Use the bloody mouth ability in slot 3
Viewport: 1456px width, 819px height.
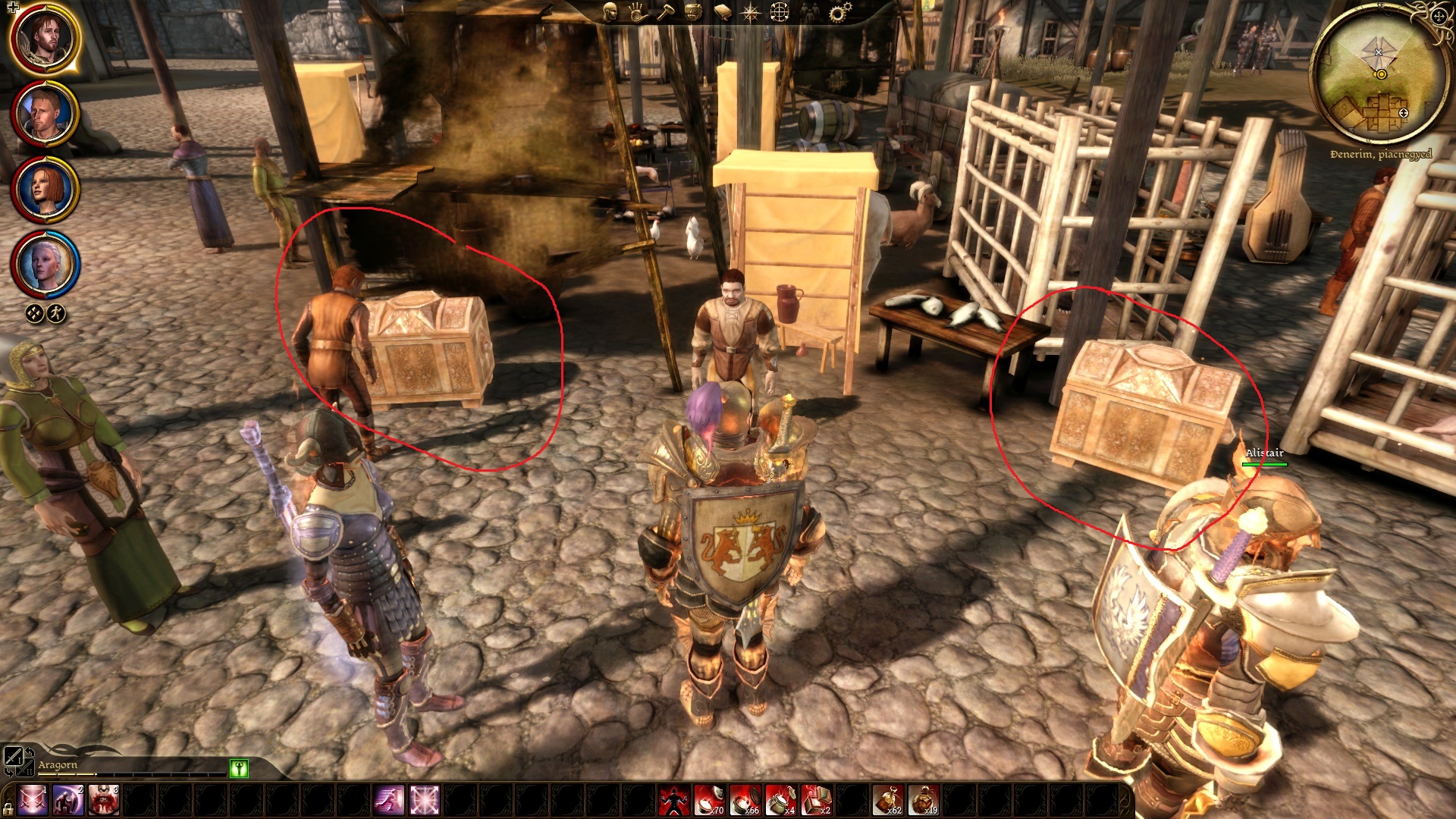pyautogui.click(x=104, y=801)
